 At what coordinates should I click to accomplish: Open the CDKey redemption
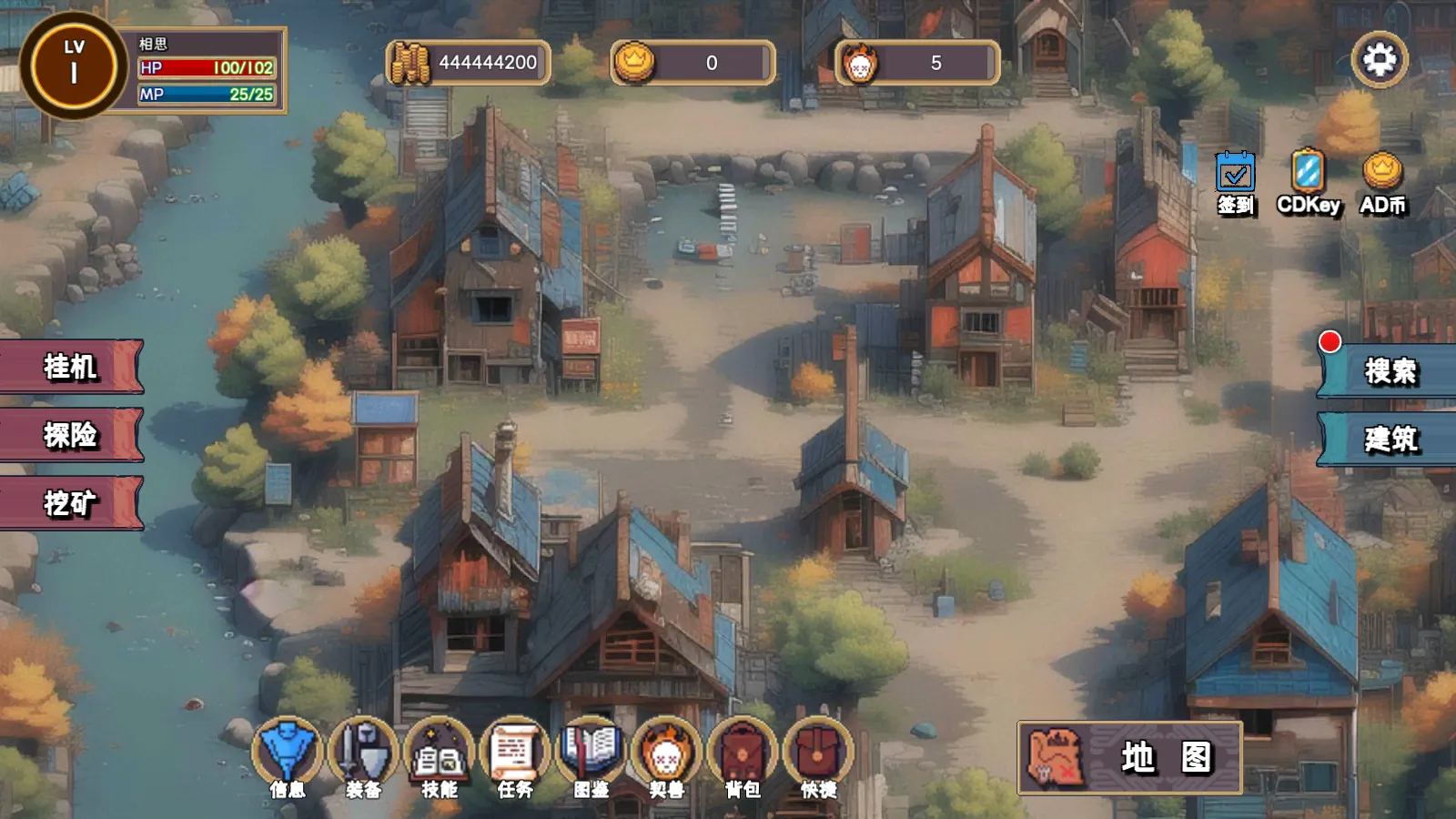click(x=1308, y=182)
